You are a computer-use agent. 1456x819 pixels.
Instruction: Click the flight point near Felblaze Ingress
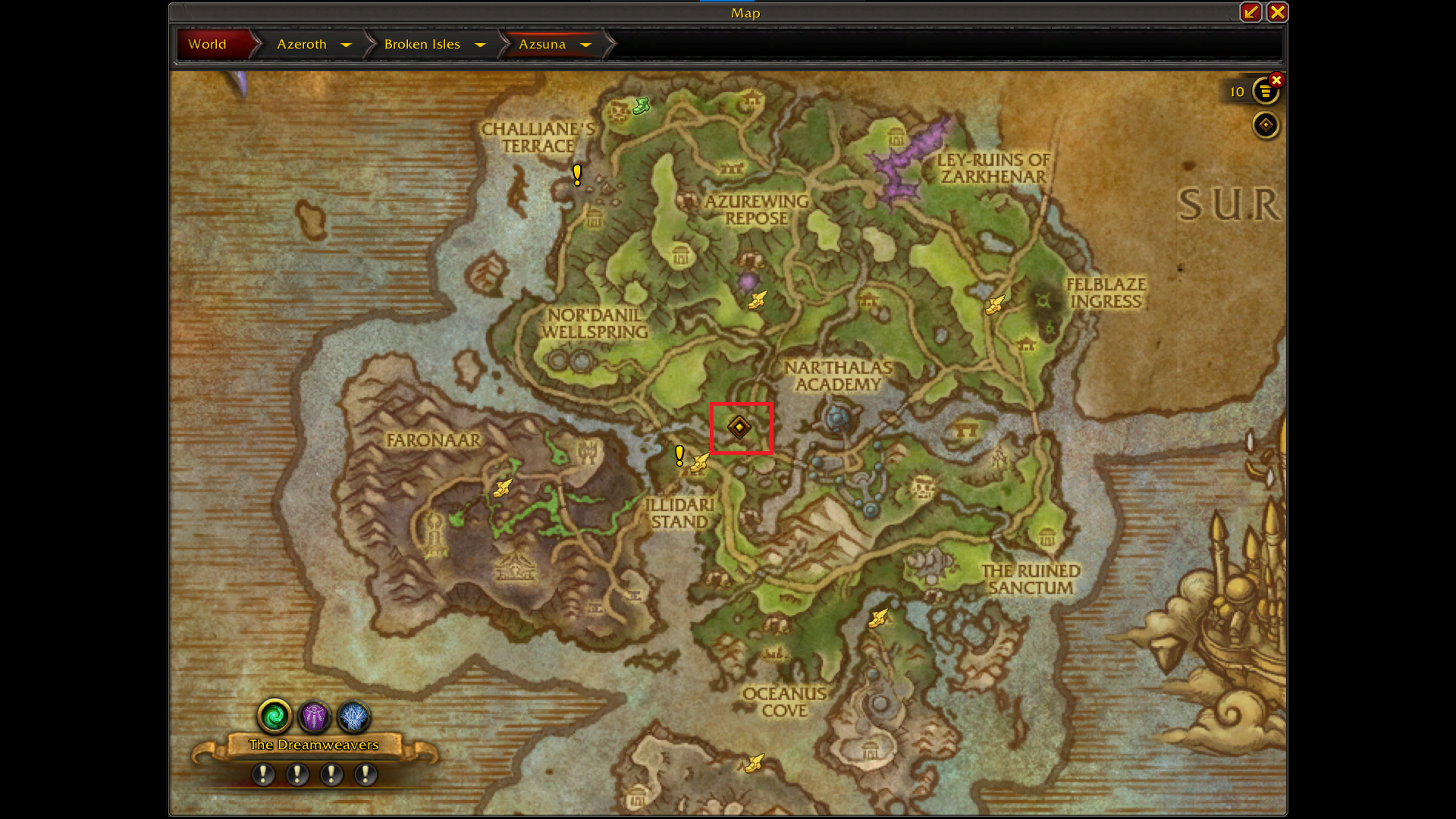(994, 305)
